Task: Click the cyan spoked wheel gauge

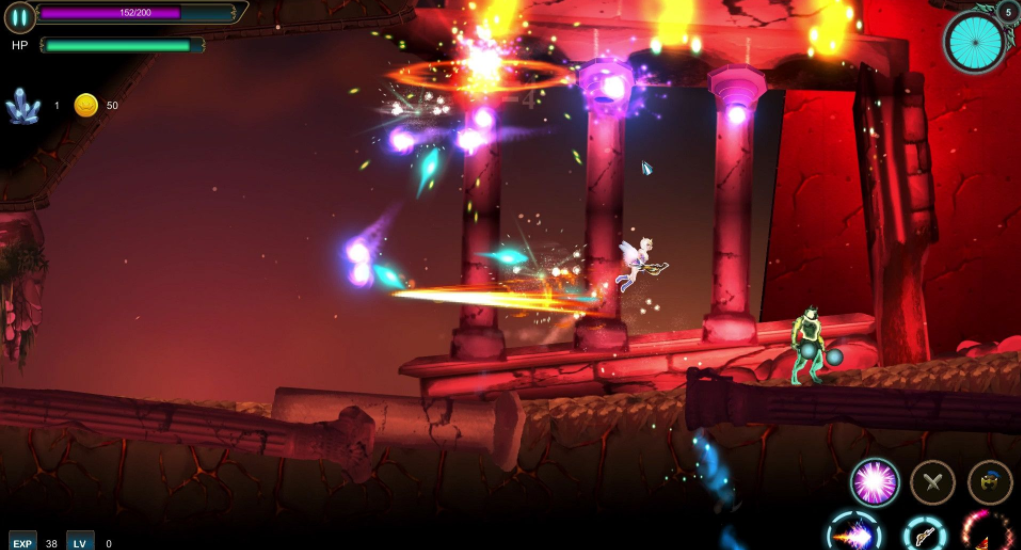Action: (x=973, y=41)
